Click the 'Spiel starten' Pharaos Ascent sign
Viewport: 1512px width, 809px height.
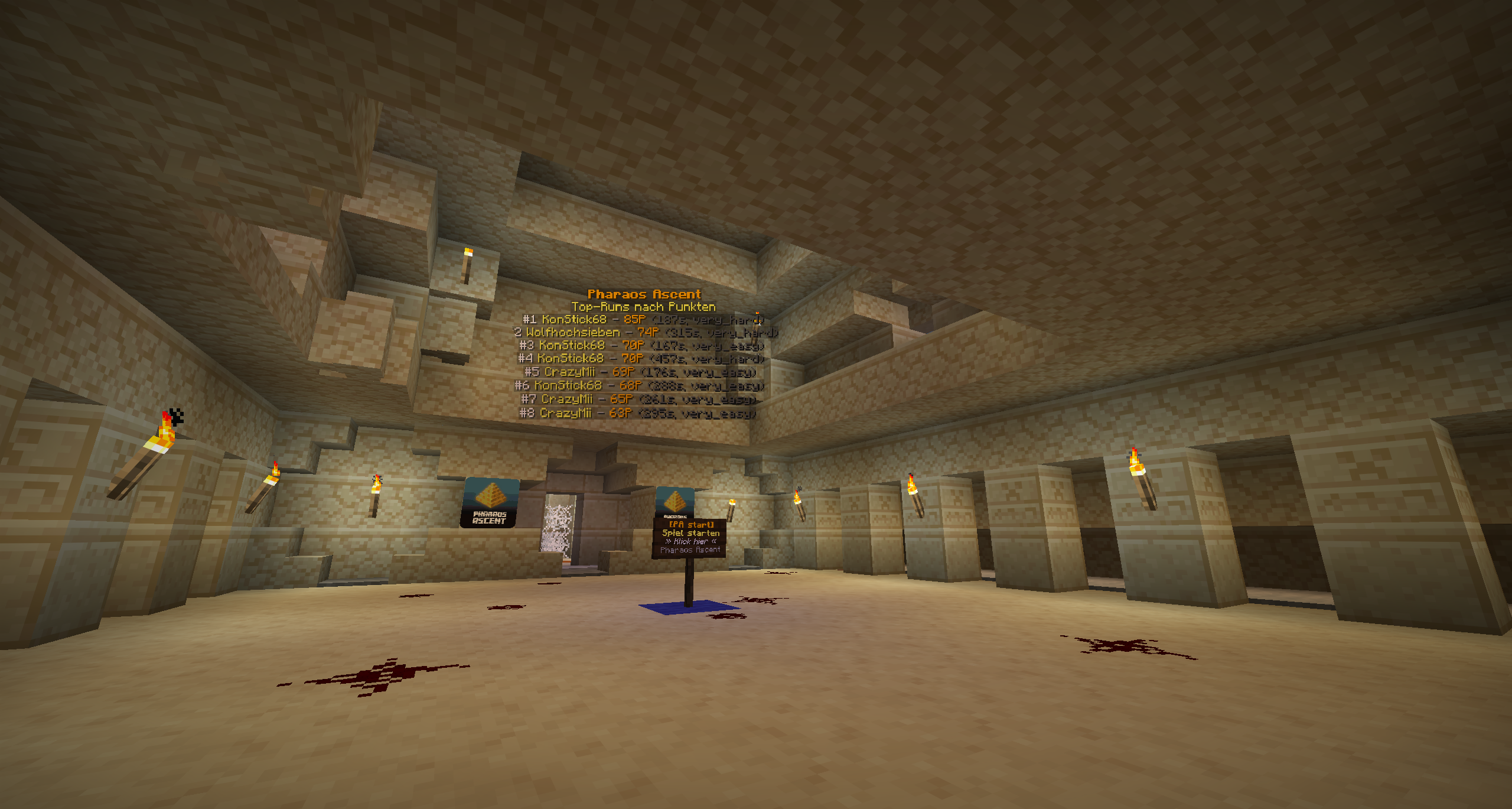click(690, 537)
